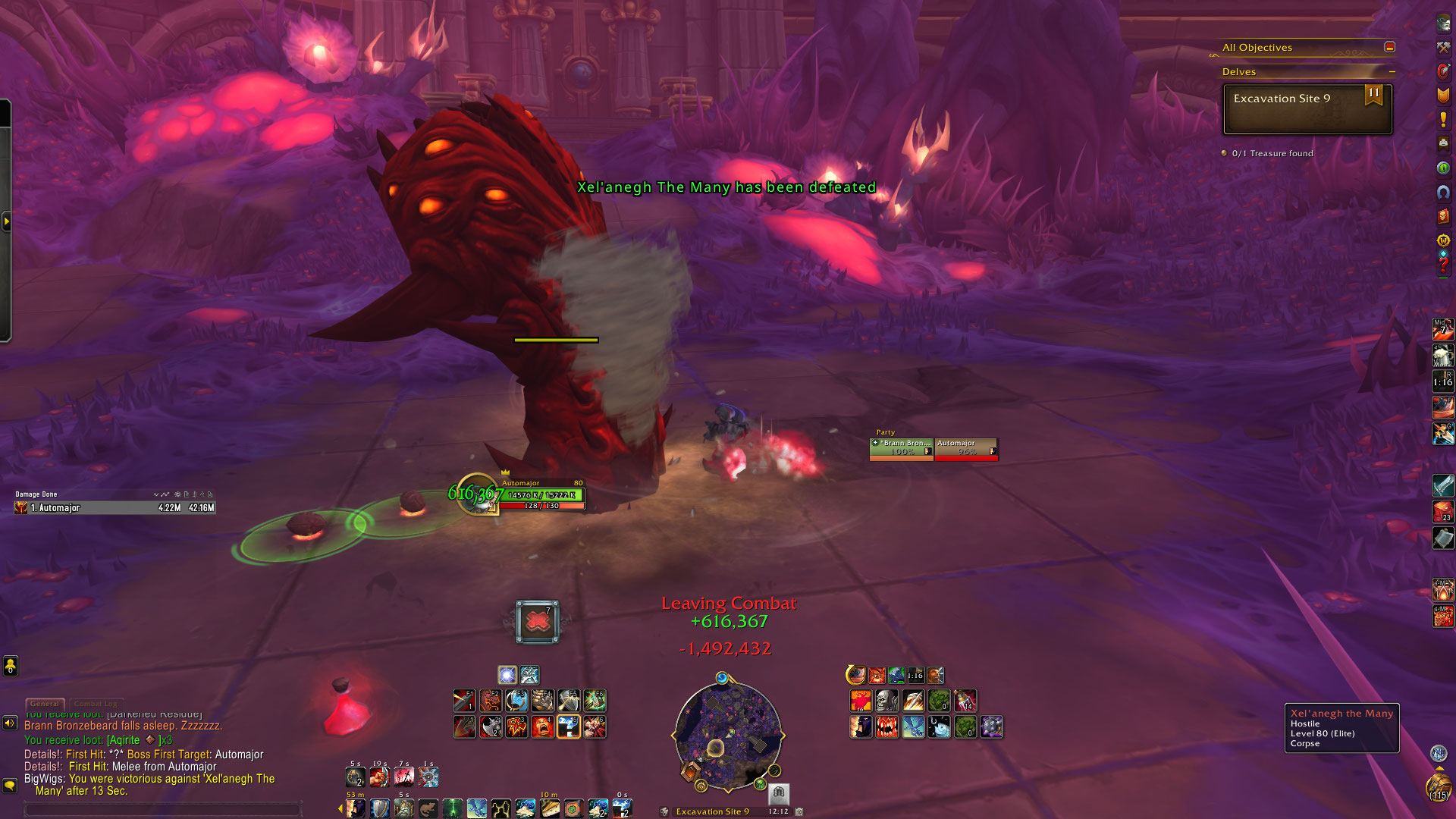Switch to the General chat tab
The width and height of the screenshot is (1456, 819).
45,704
